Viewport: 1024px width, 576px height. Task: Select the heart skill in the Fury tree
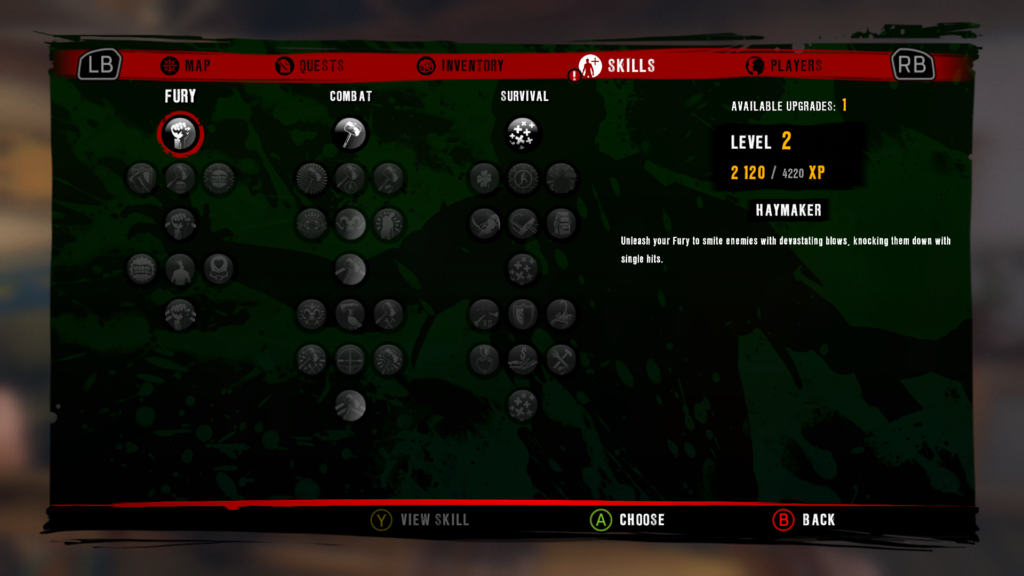tap(219, 268)
